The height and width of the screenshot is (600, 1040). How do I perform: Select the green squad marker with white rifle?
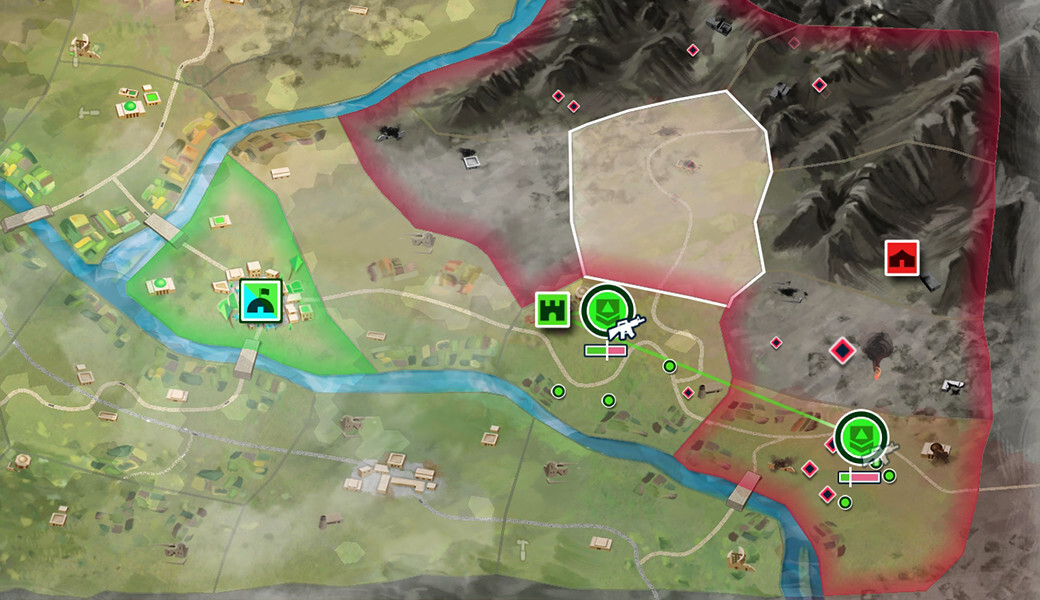point(607,308)
